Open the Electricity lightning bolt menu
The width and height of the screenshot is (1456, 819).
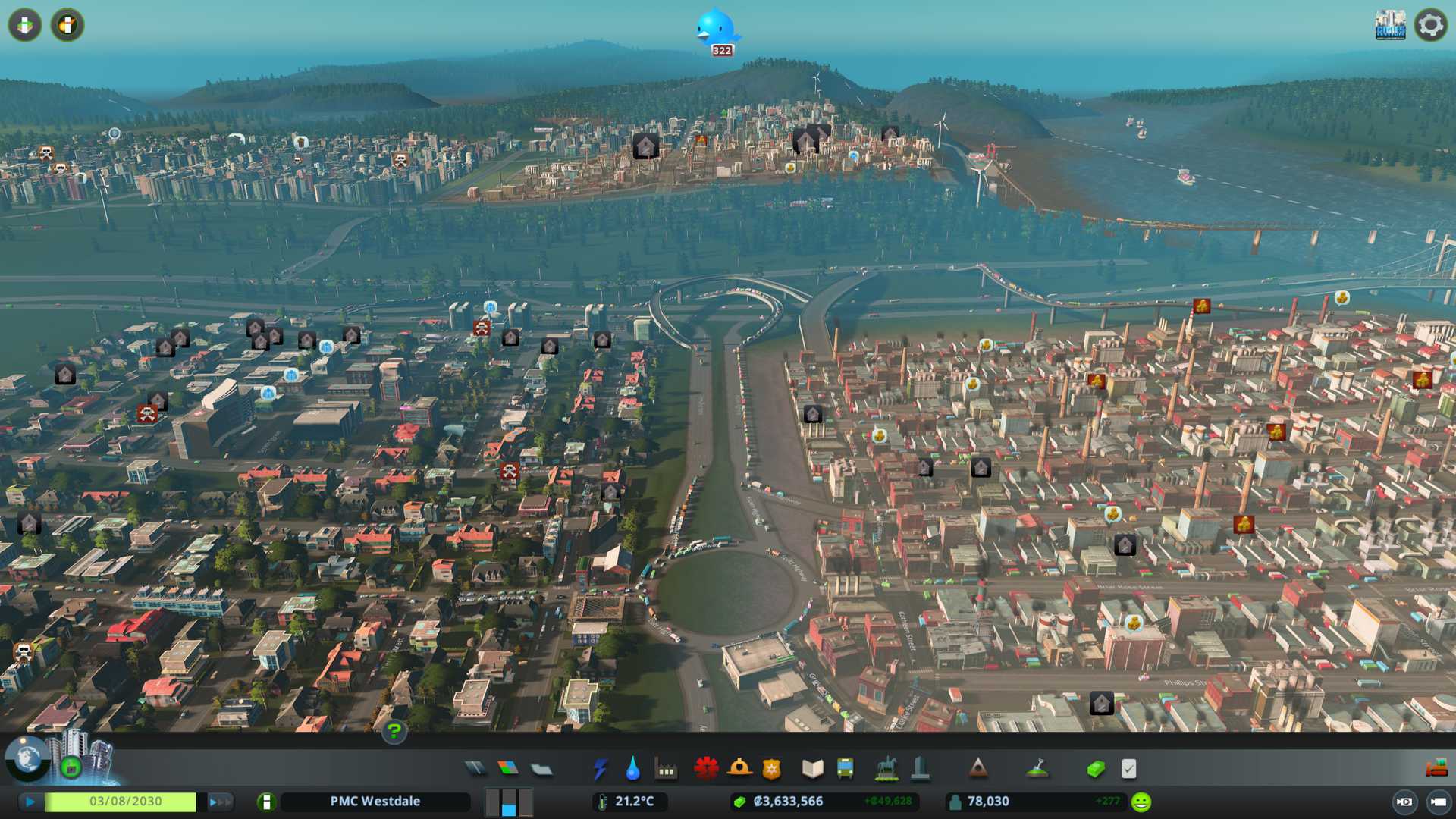pyautogui.click(x=600, y=769)
